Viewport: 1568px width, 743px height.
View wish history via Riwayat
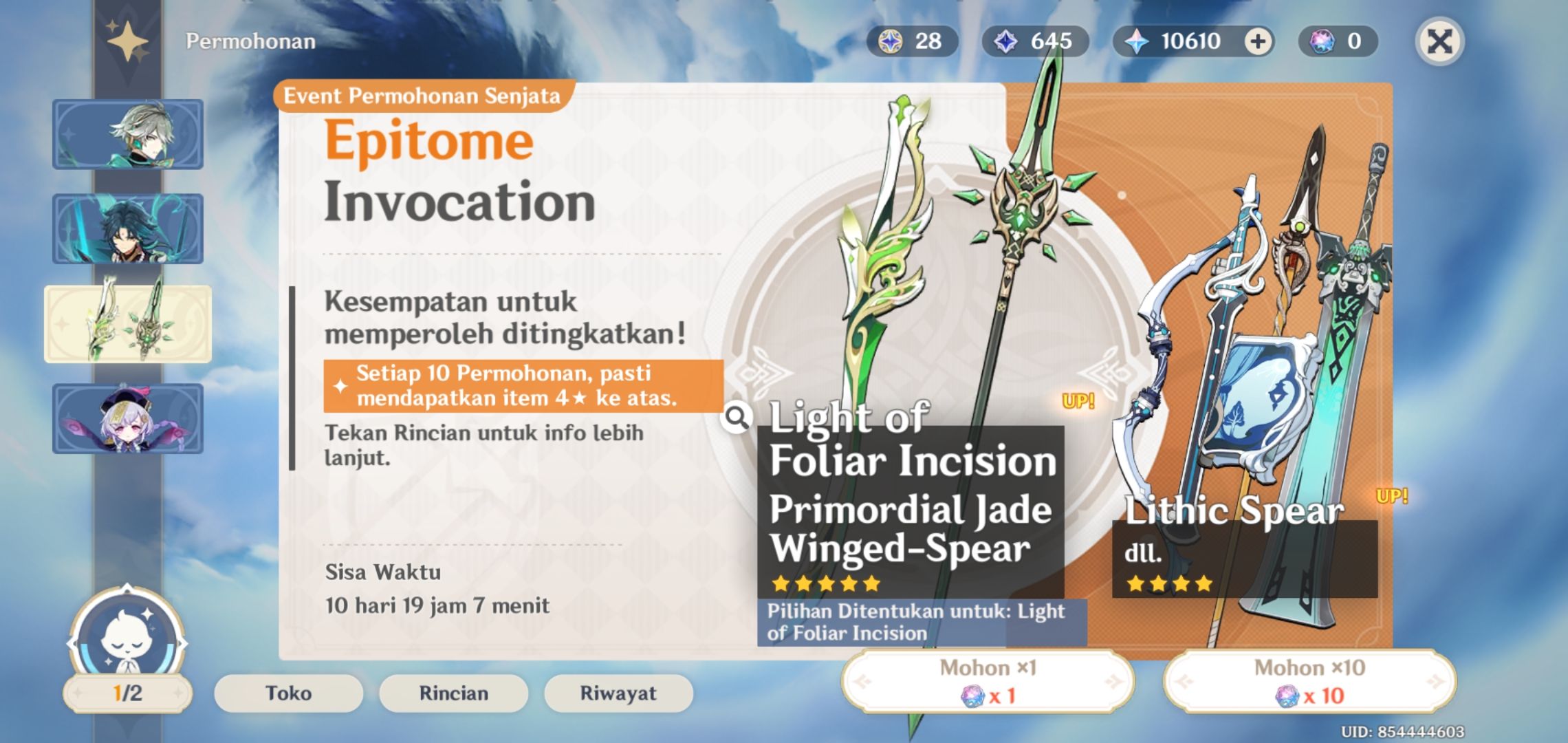coord(618,693)
